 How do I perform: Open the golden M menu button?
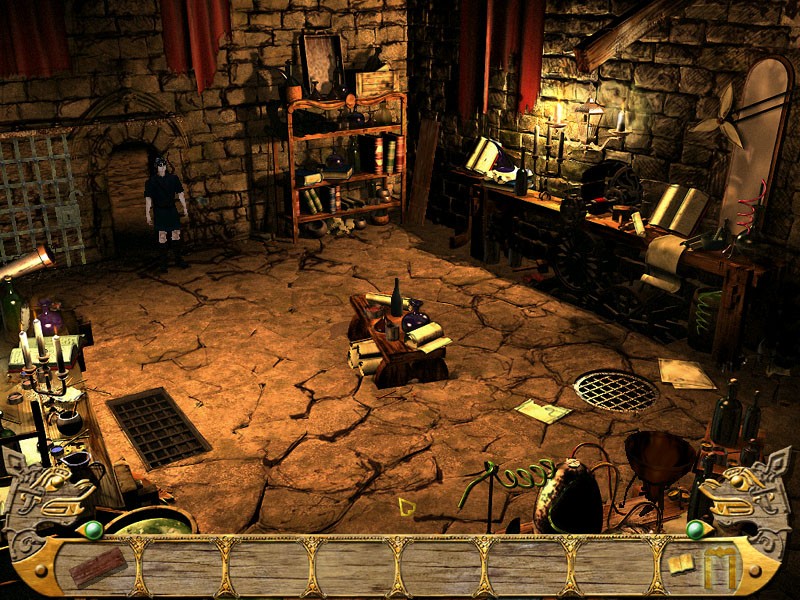click(720, 568)
